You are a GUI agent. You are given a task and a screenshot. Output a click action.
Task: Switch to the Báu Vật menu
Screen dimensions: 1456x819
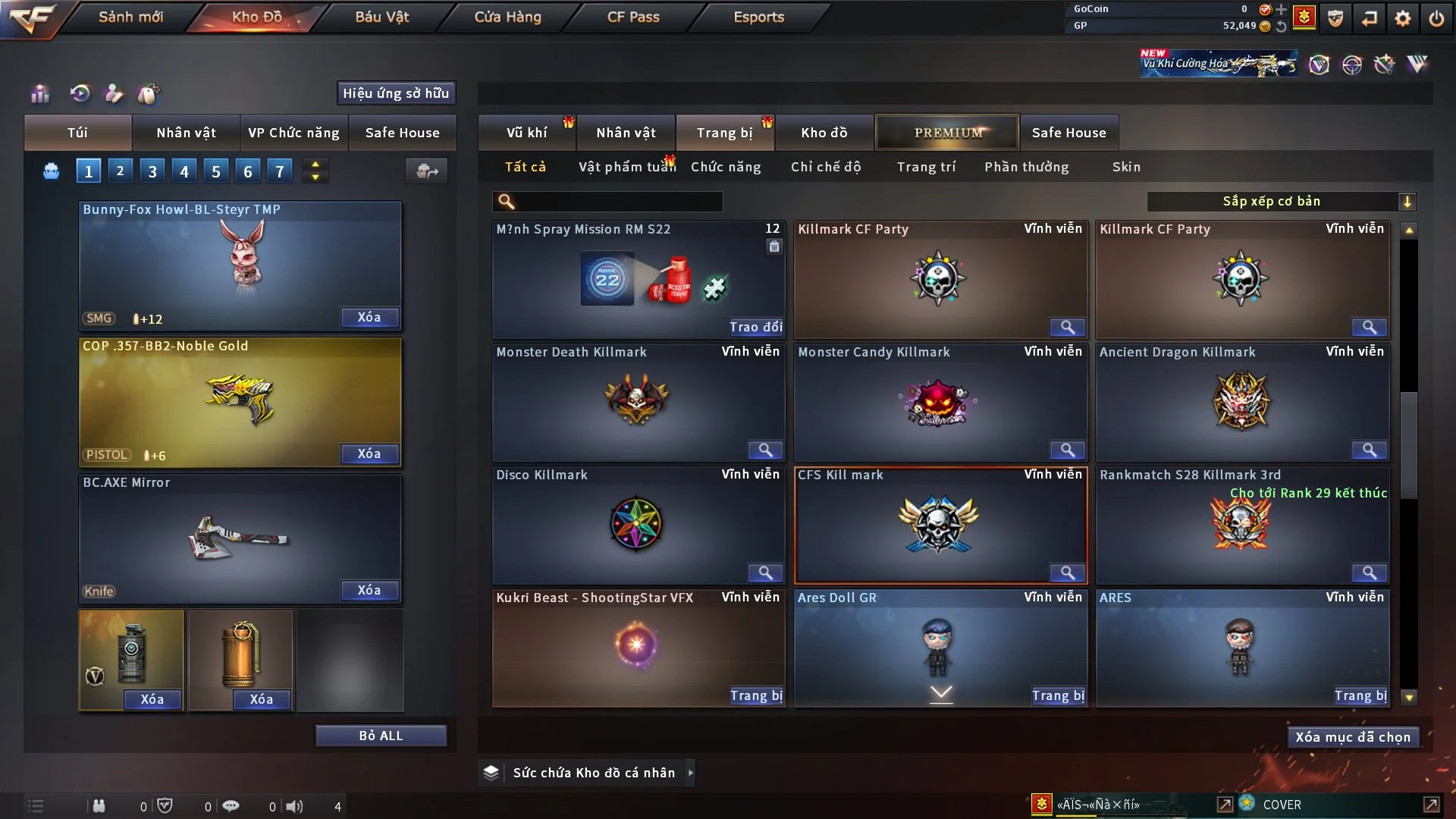pos(381,17)
